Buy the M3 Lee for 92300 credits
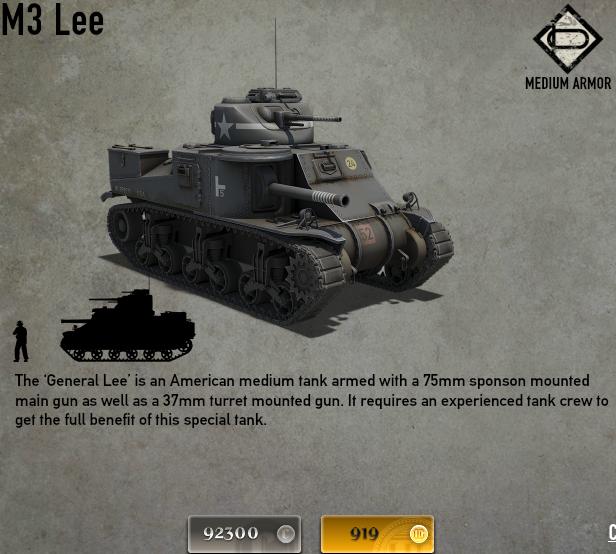Screen dimensions: 616x554 tap(245, 533)
